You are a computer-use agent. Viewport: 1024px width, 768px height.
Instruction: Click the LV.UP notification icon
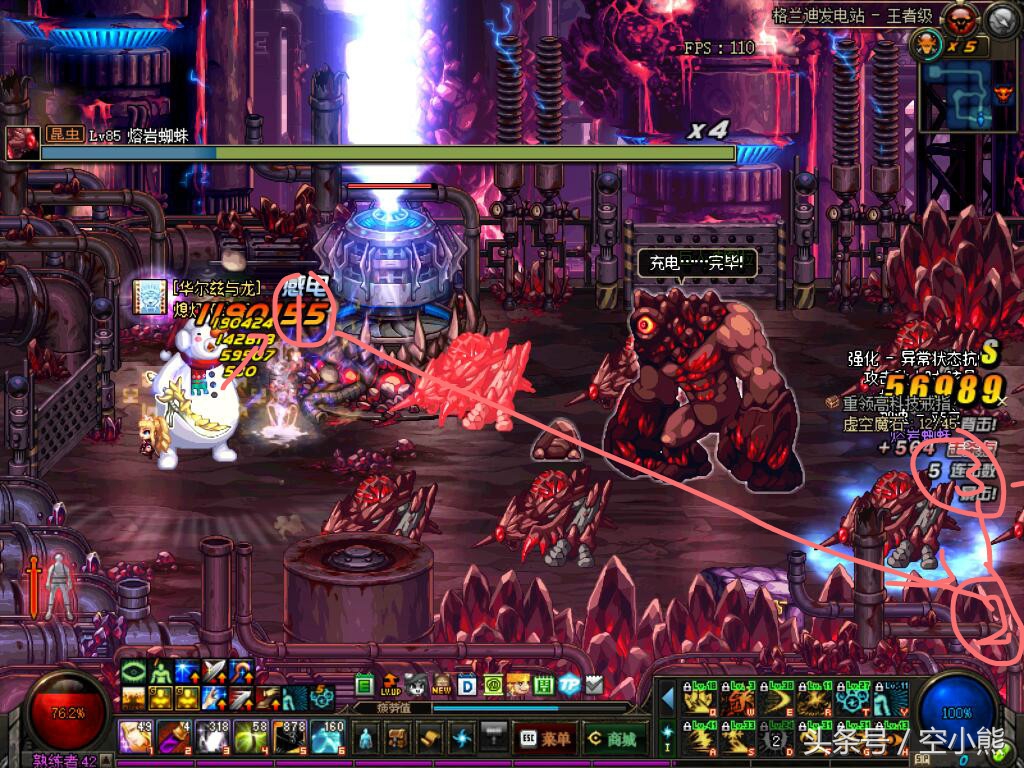[391, 684]
